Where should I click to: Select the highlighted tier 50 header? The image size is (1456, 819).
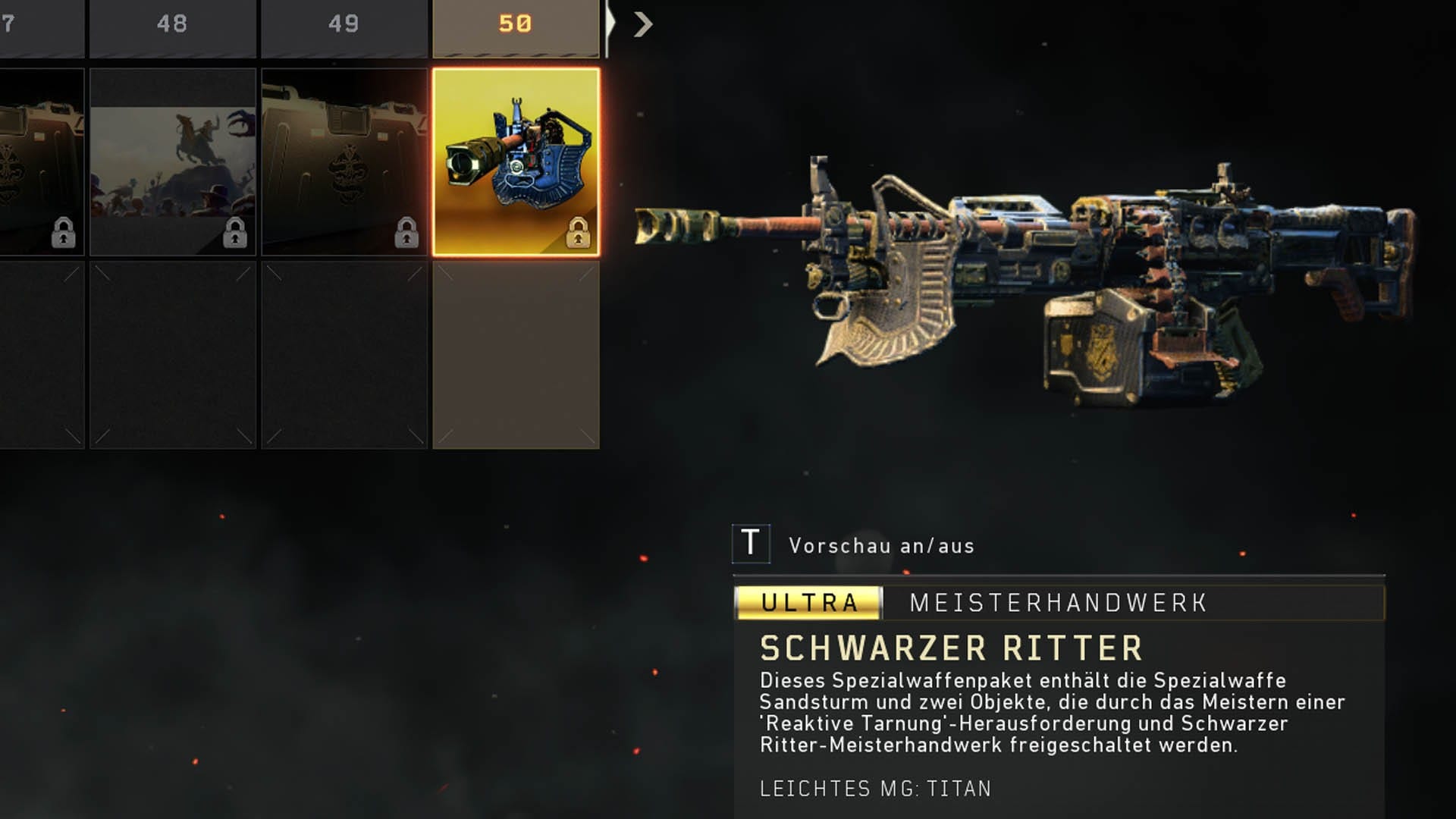click(516, 25)
